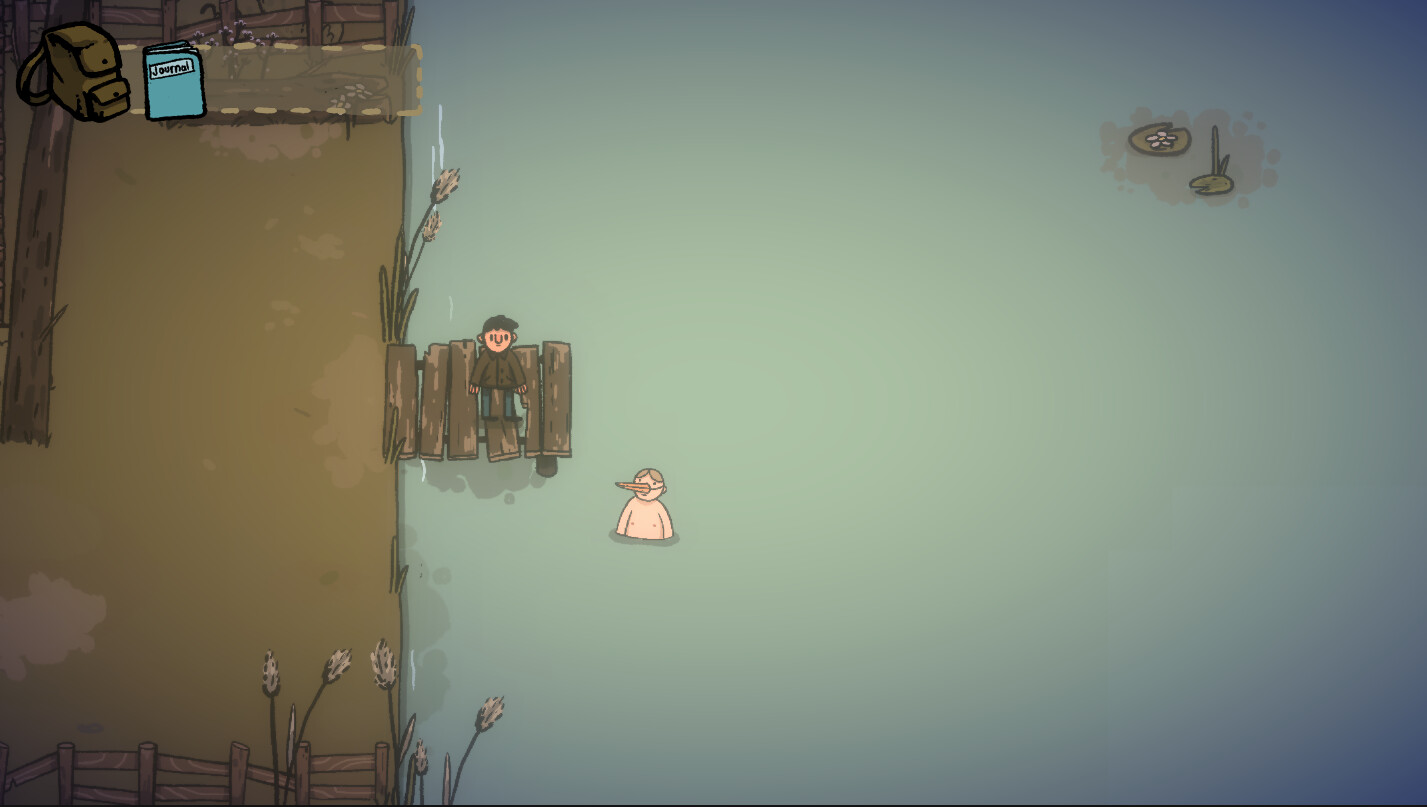Open the Journal
The image size is (1427, 807).
(x=172, y=82)
